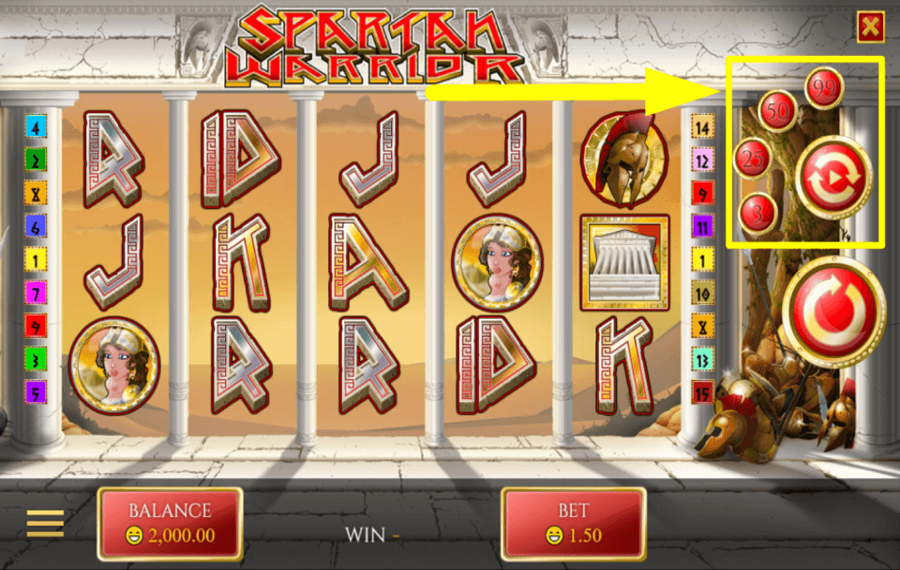The height and width of the screenshot is (570, 900).
Task: Choose 99 autoplay spins
Action: 824,87
